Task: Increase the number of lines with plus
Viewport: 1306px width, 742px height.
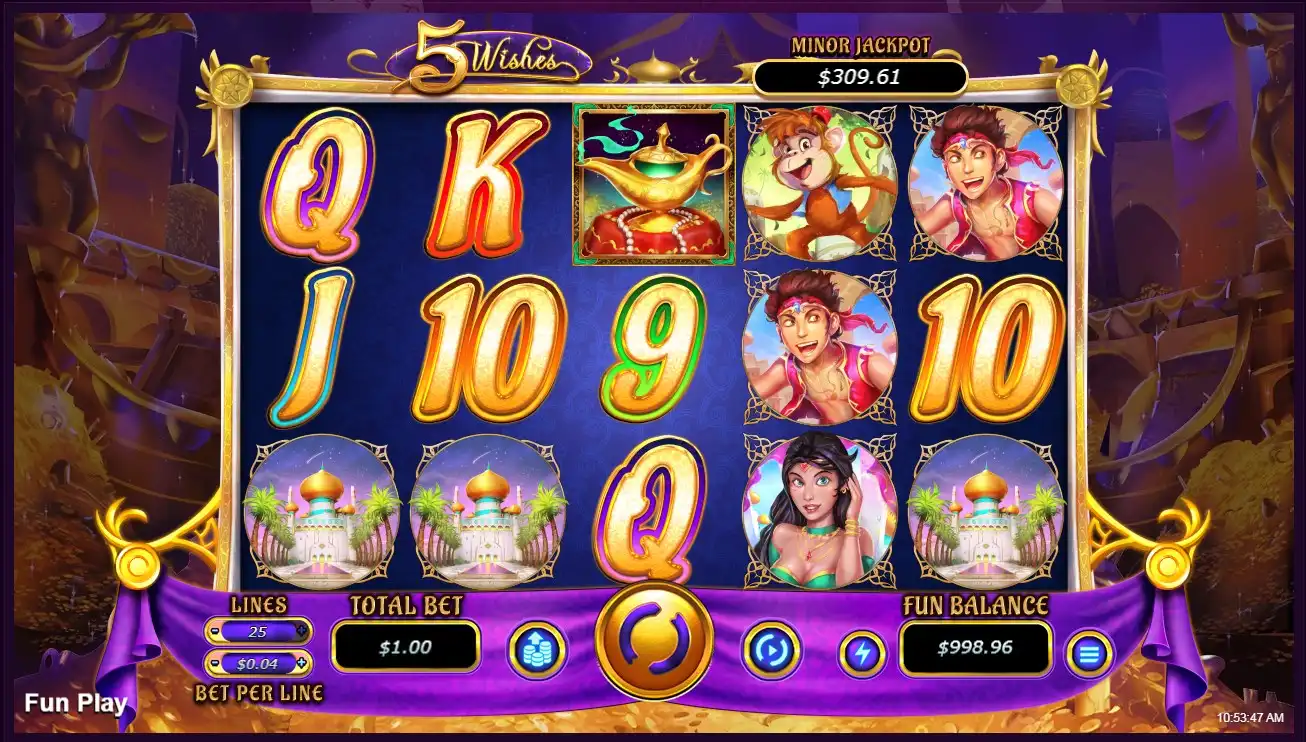Action: pos(302,631)
